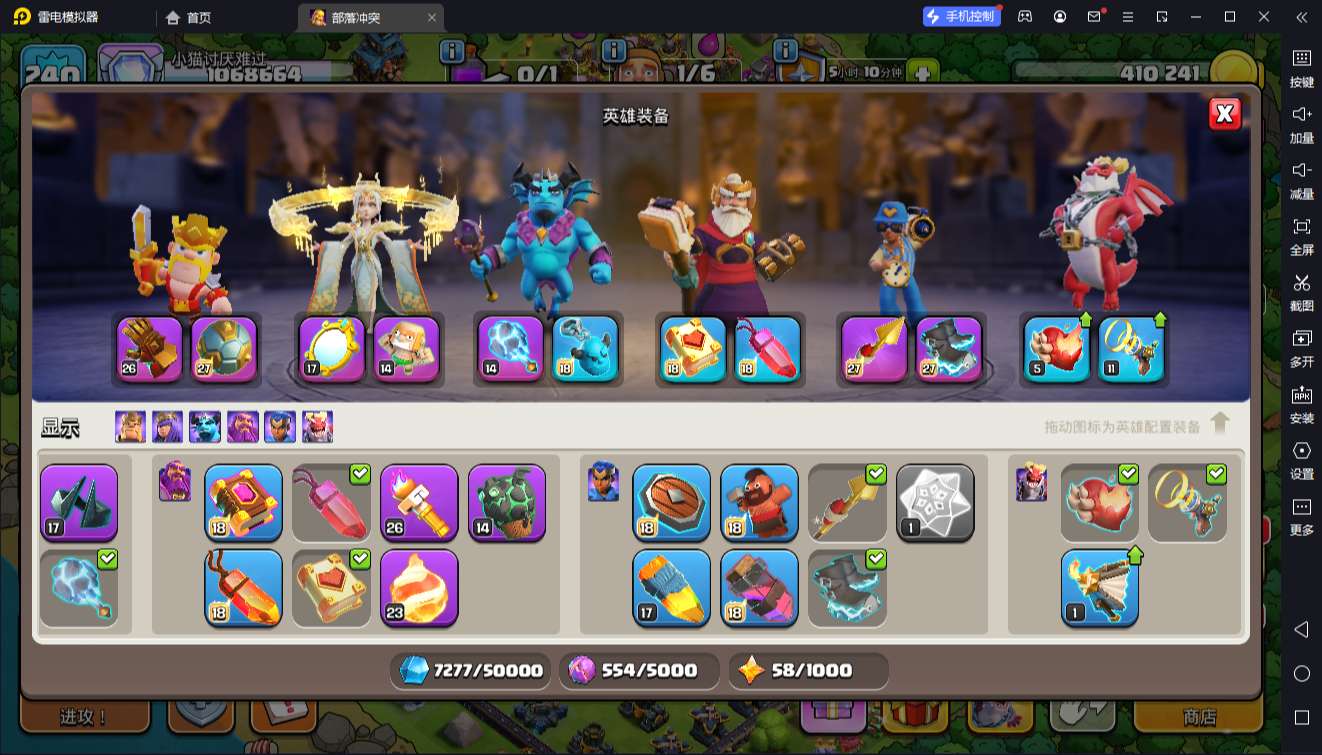Choose the level 26 flaming torch equipment
This screenshot has height=755, width=1322.
coord(419,502)
